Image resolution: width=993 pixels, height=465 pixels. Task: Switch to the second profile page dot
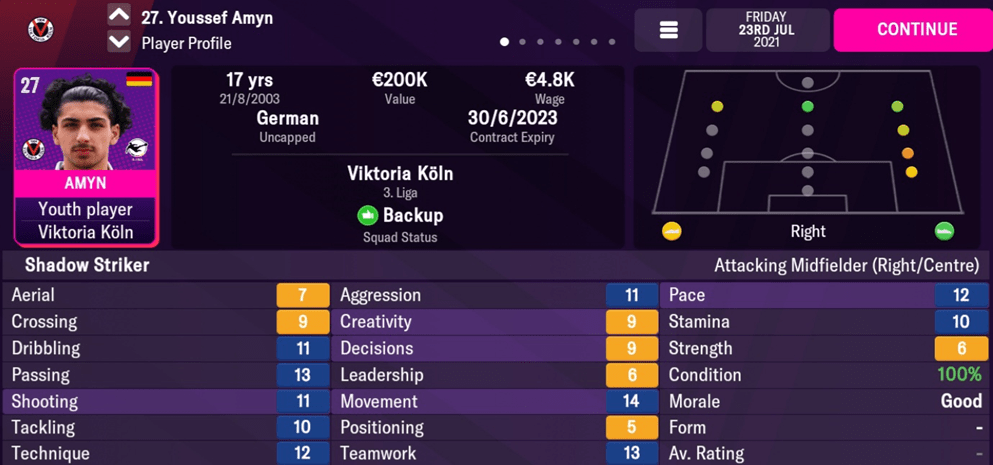pyautogui.click(x=522, y=42)
